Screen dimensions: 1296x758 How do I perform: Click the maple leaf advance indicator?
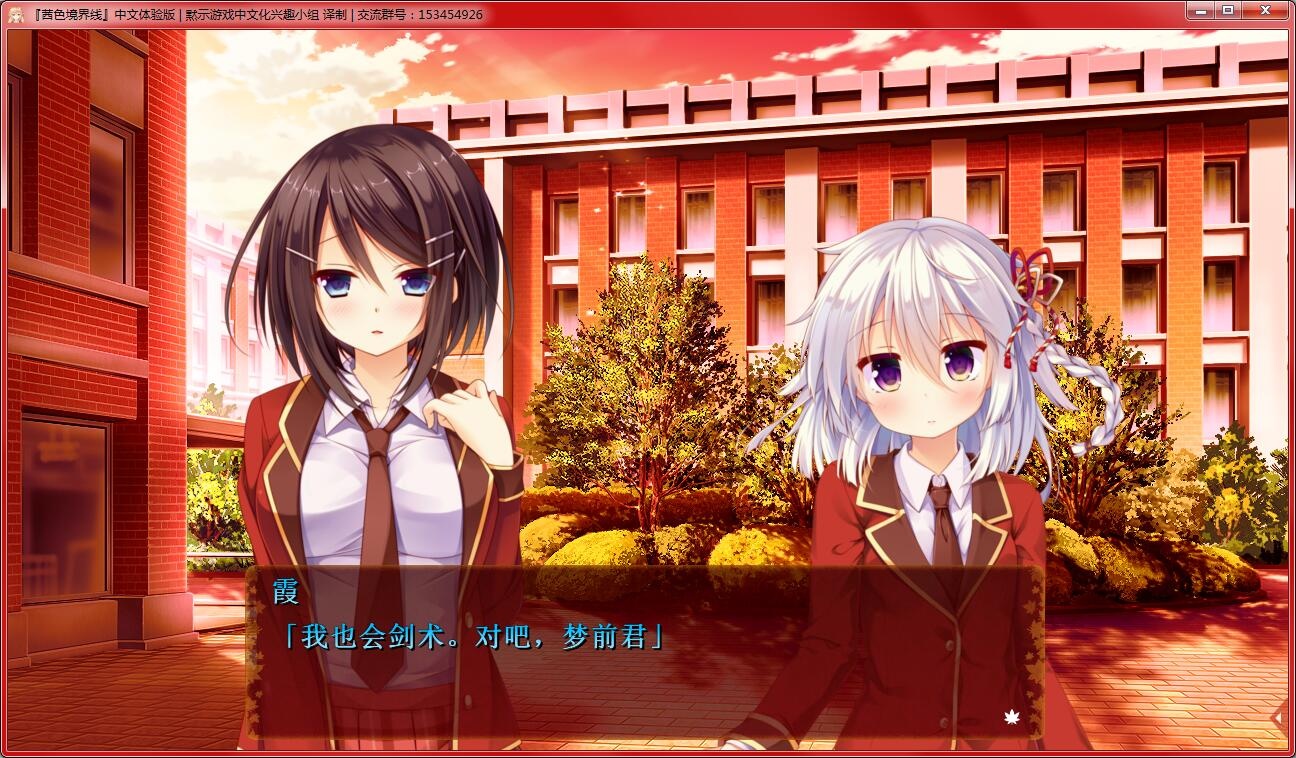click(x=1011, y=716)
